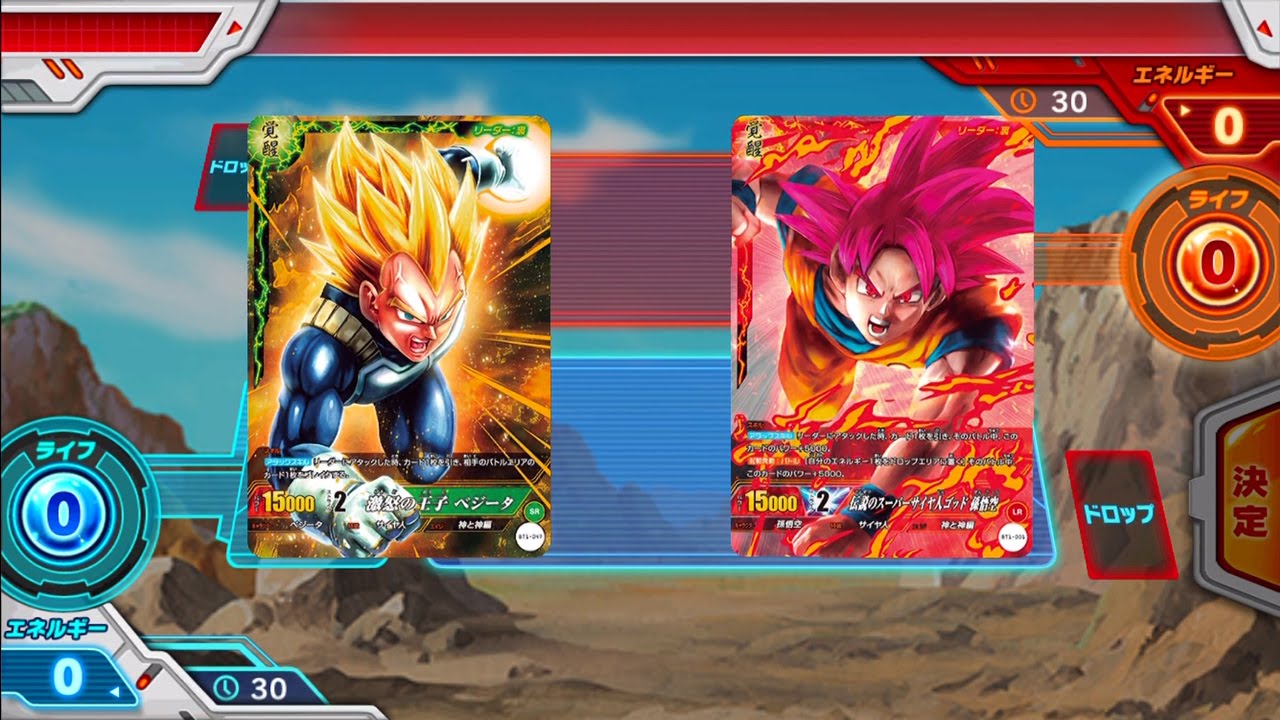
Task: Click the LR rarity badge on Goku's card
Action: [x=1017, y=512]
